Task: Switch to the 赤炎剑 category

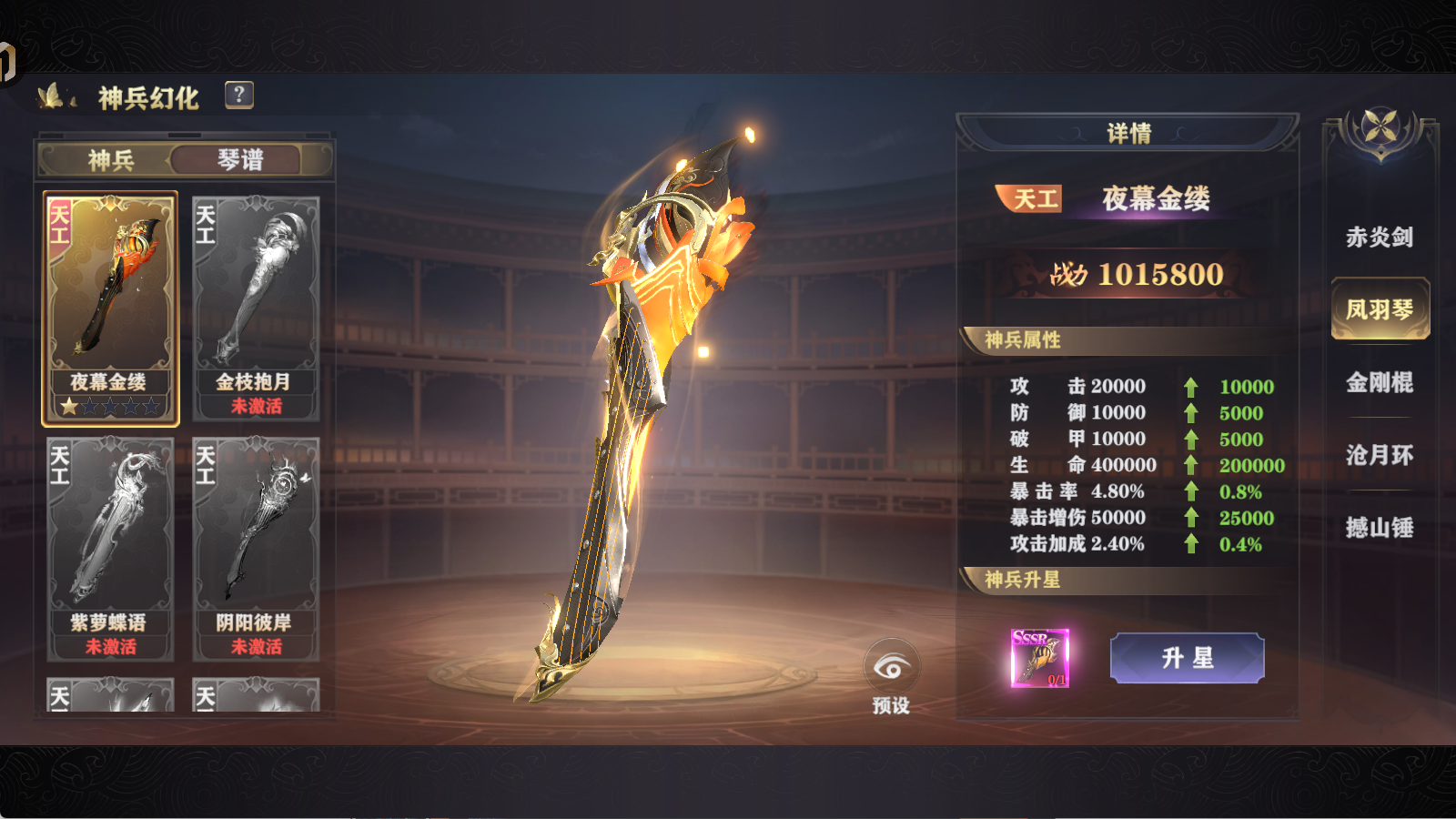Action: click(1380, 238)
